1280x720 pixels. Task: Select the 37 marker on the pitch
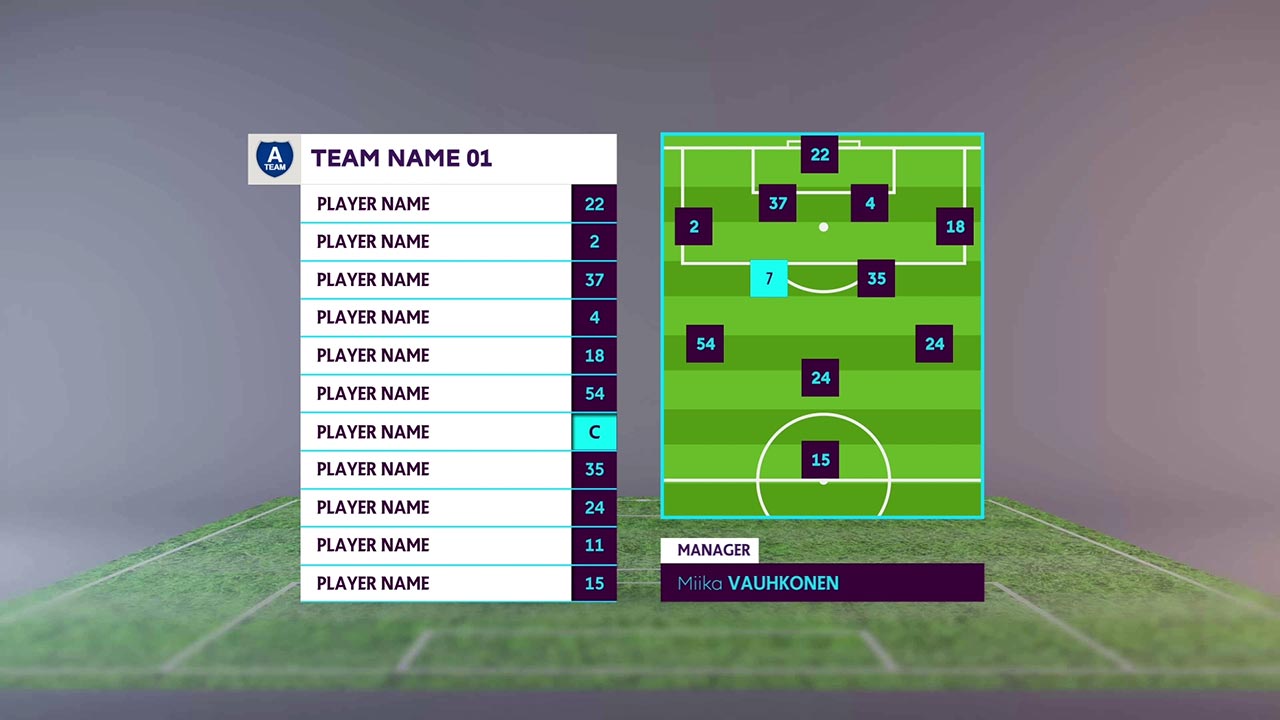(778, 203)
